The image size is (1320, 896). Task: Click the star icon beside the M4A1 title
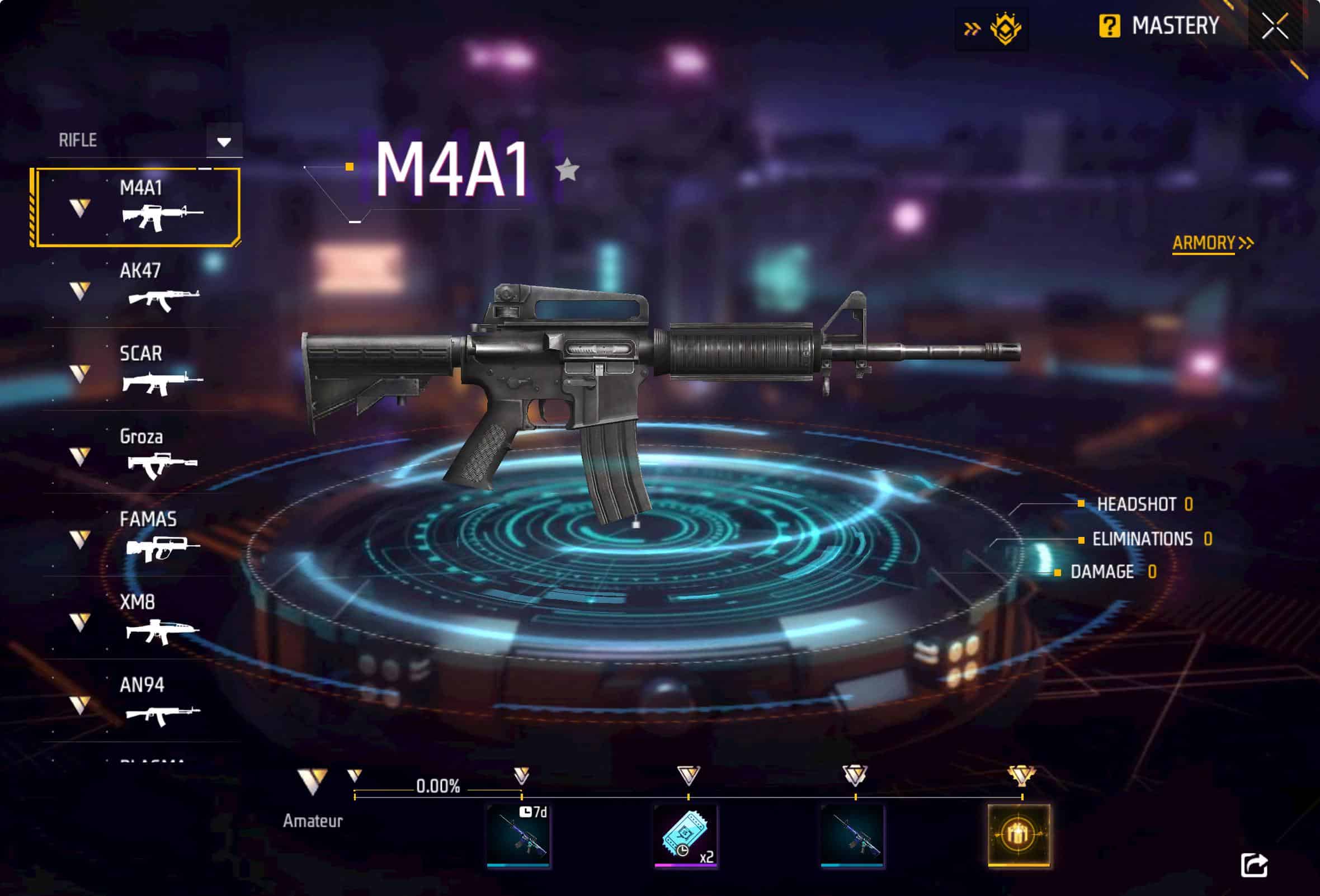pyautogui.click(x=567, y=169)
